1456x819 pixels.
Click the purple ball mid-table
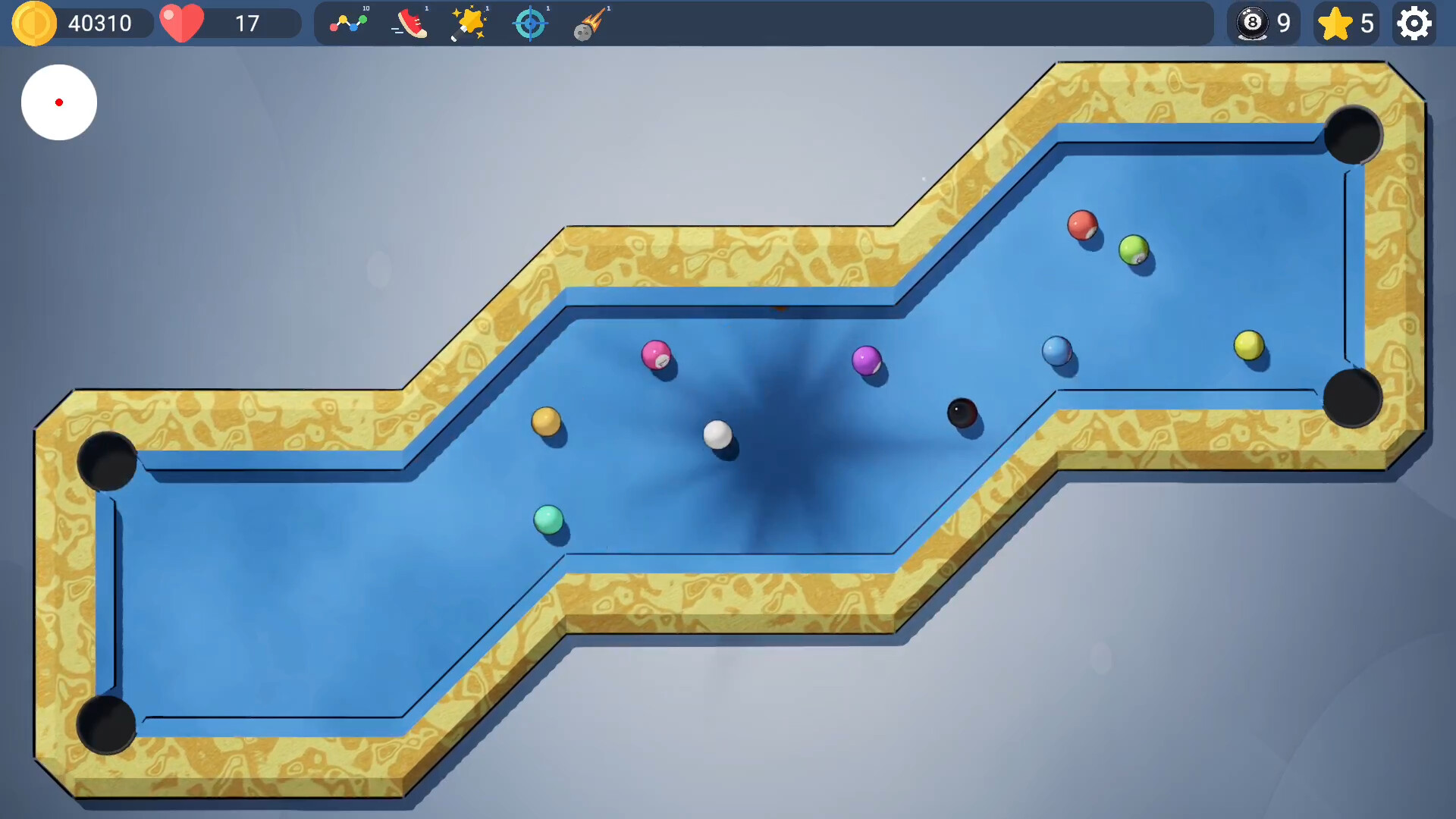click(x=866, y=360)
